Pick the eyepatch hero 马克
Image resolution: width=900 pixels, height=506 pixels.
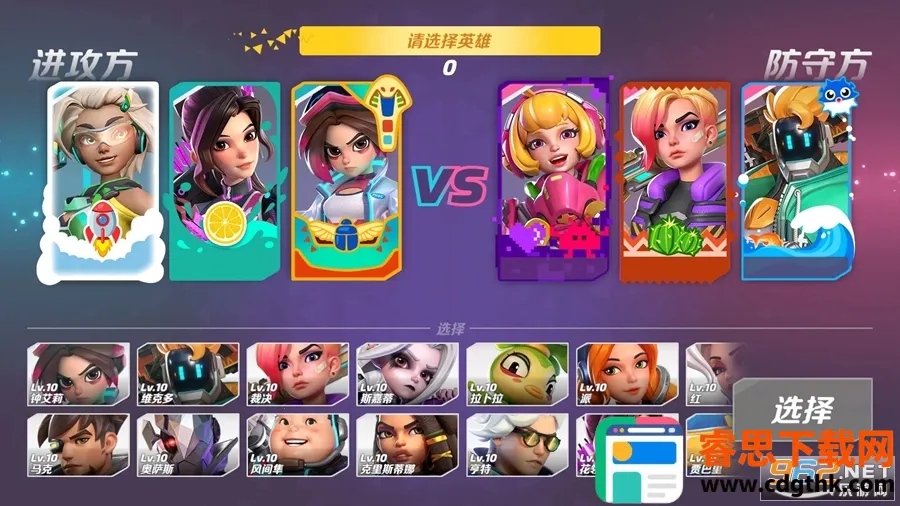pos(78,444)
